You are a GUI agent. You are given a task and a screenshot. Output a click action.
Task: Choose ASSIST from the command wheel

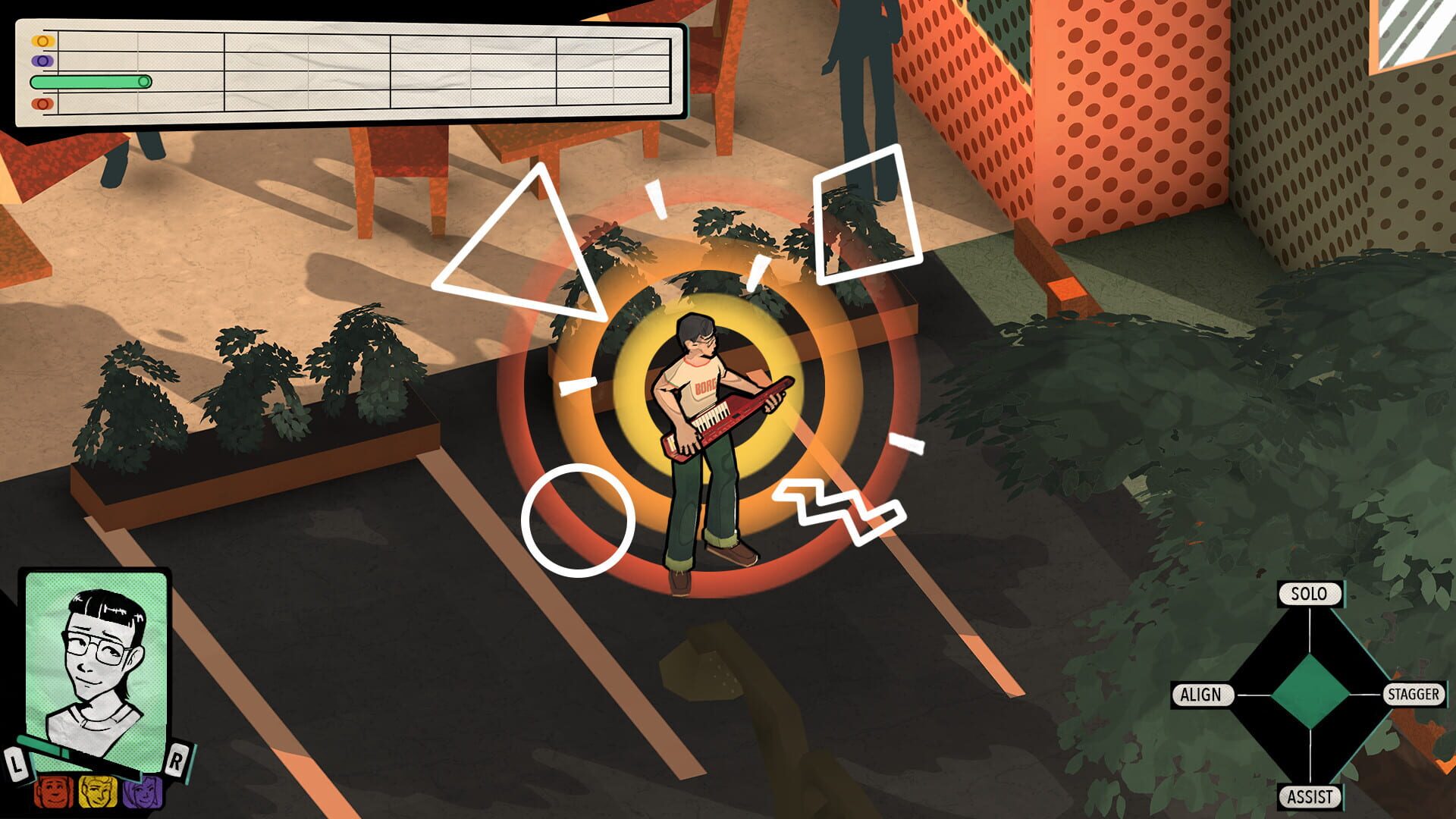1311,796
